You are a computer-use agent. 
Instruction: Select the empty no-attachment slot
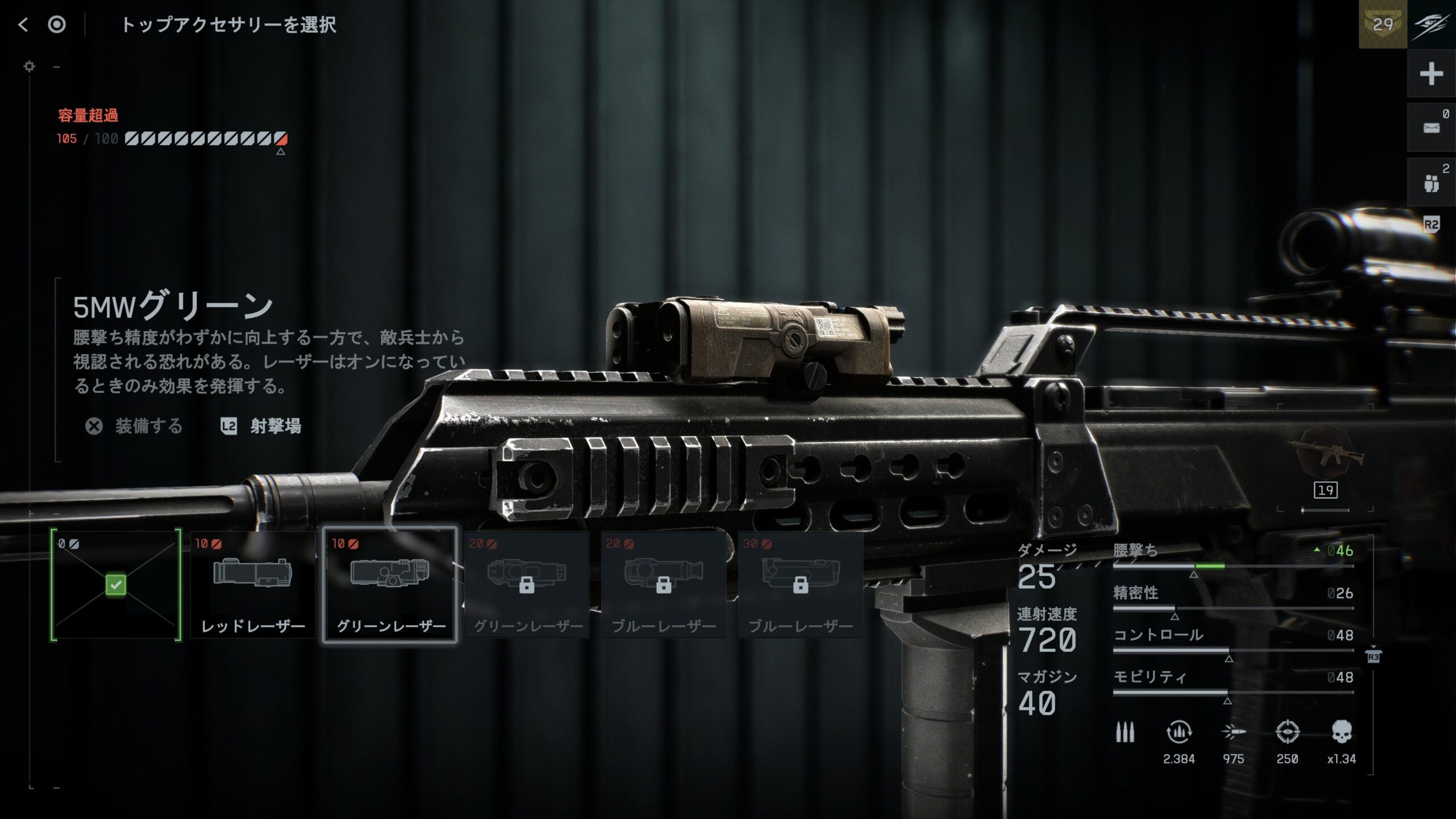(116, 585)
